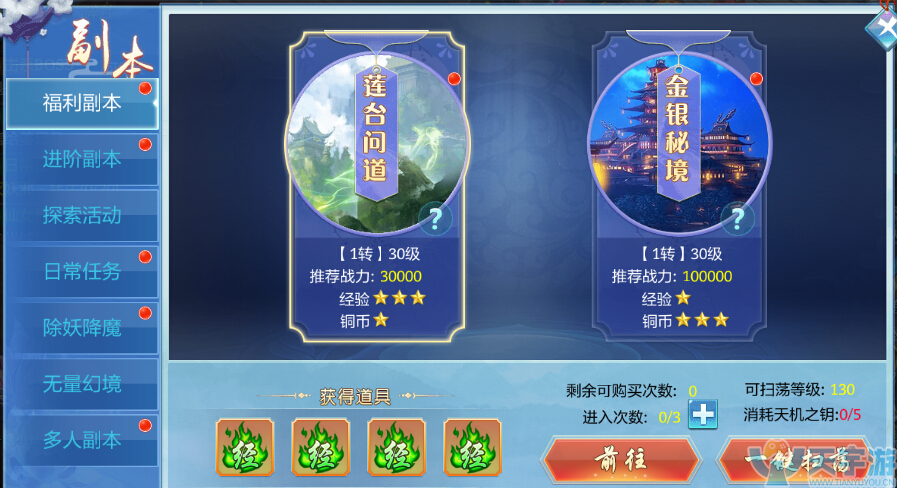This screenshot has height=488, width=897.
Task: Switch to the 福利副本 tab
Action: pos(82,103)
